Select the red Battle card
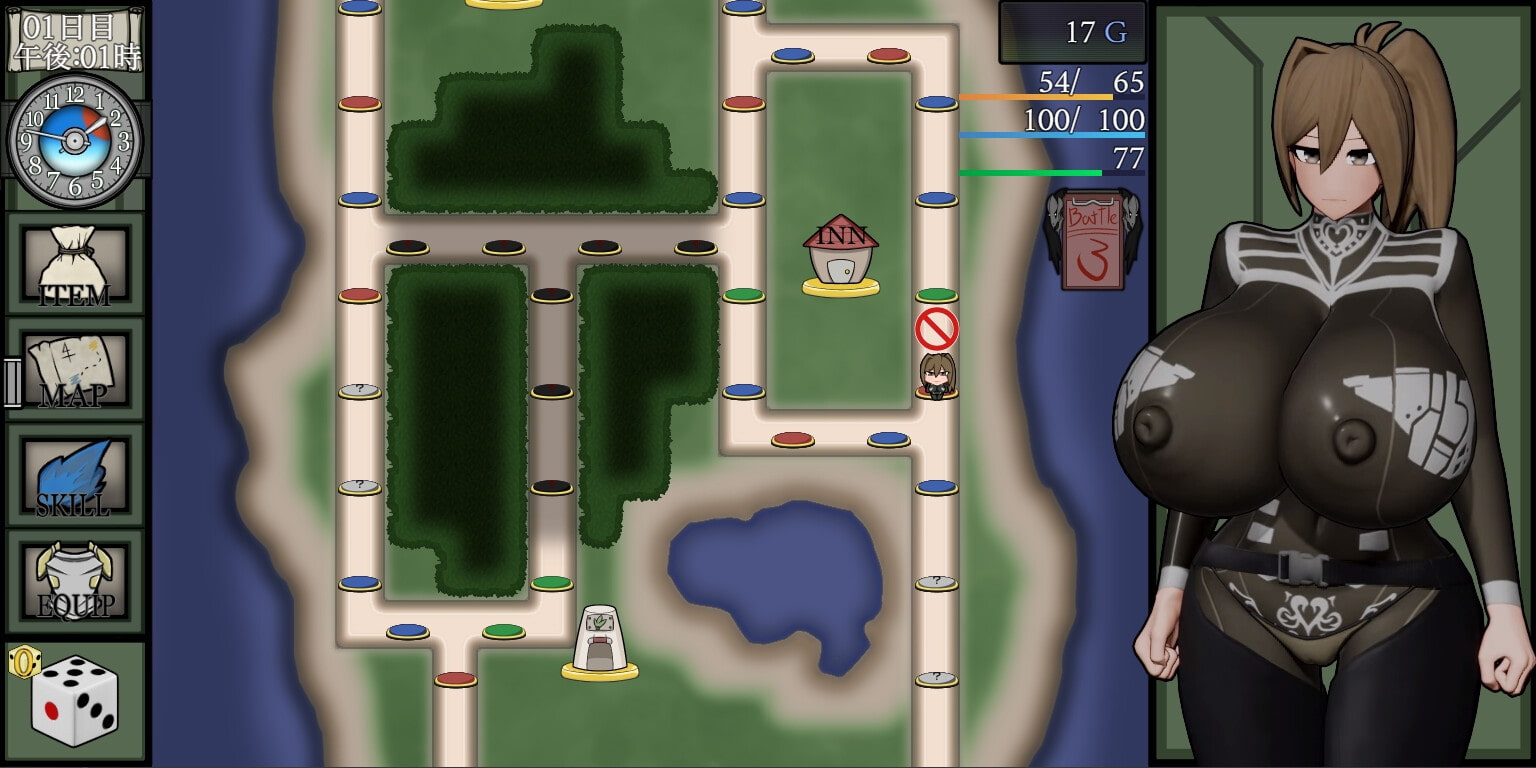 tap(1092, 241)
